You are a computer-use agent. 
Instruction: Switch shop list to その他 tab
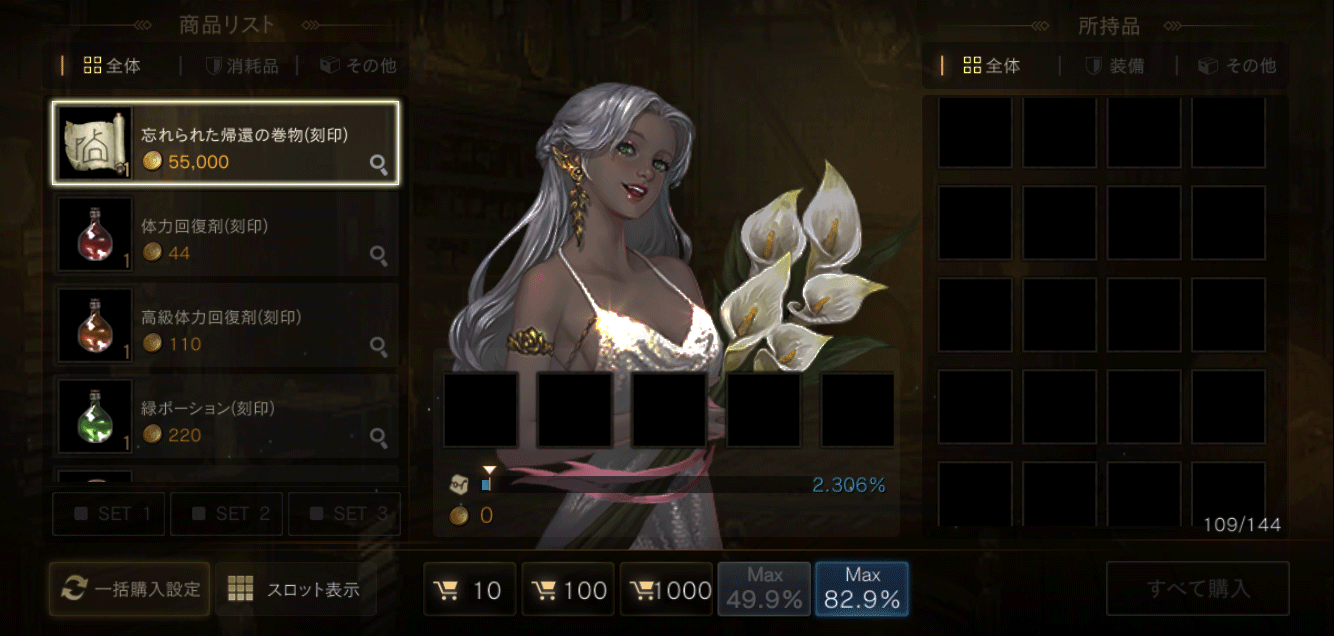(x=358, y=66)
